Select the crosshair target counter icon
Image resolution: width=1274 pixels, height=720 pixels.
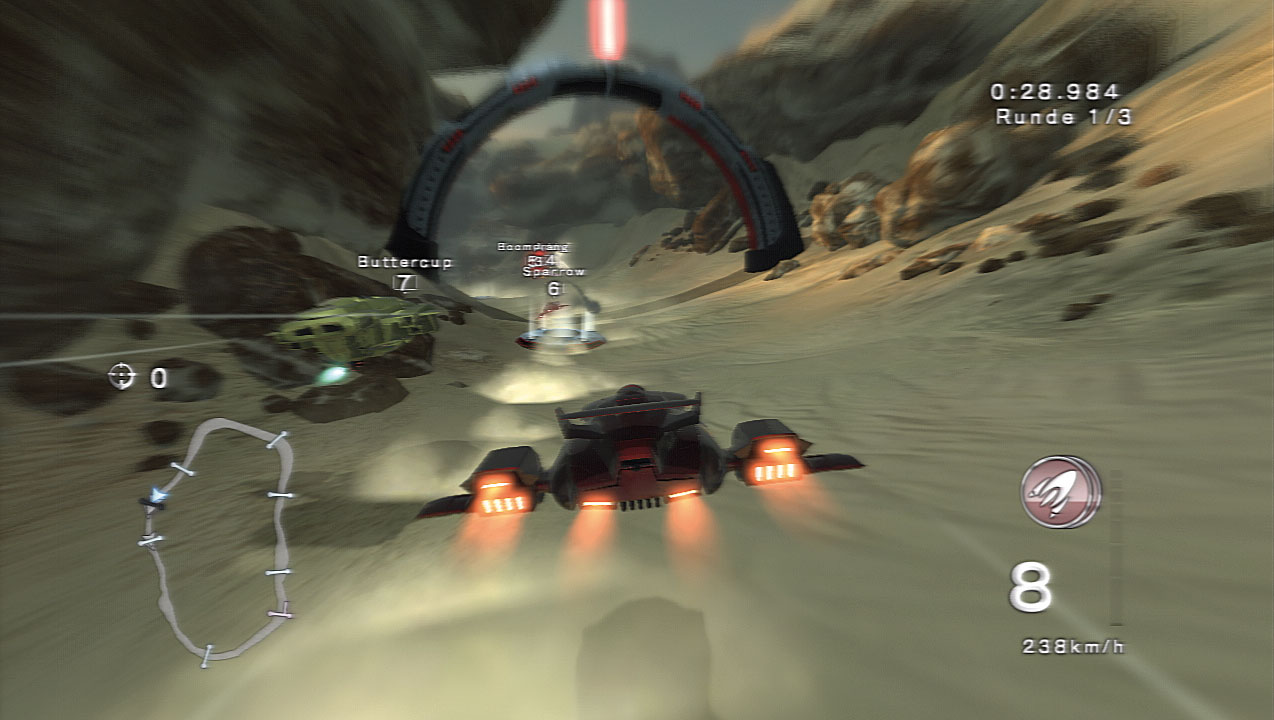(x=121, y=376)
